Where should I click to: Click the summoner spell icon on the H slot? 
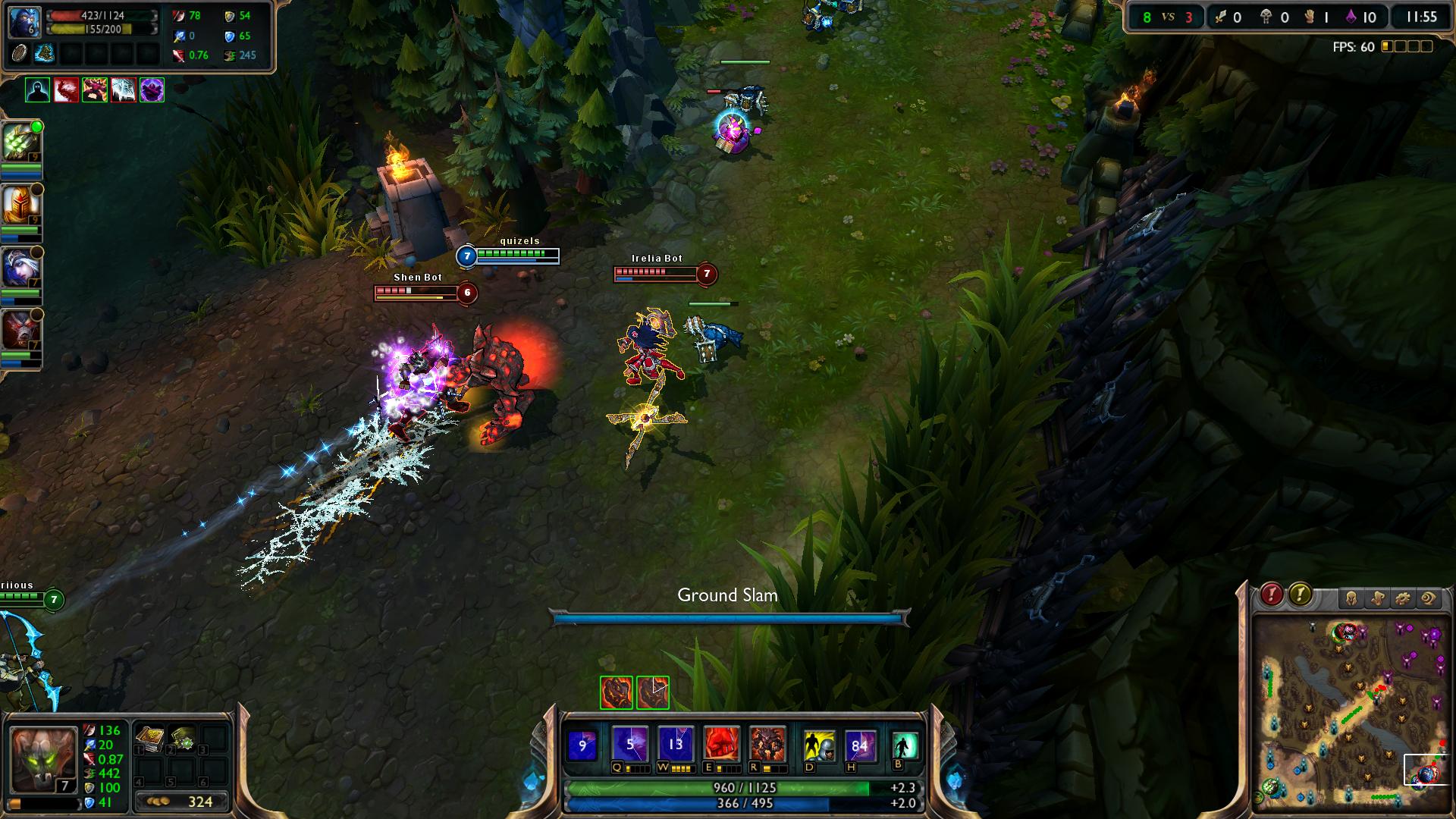pyautogui.click(x=859, y=744)
